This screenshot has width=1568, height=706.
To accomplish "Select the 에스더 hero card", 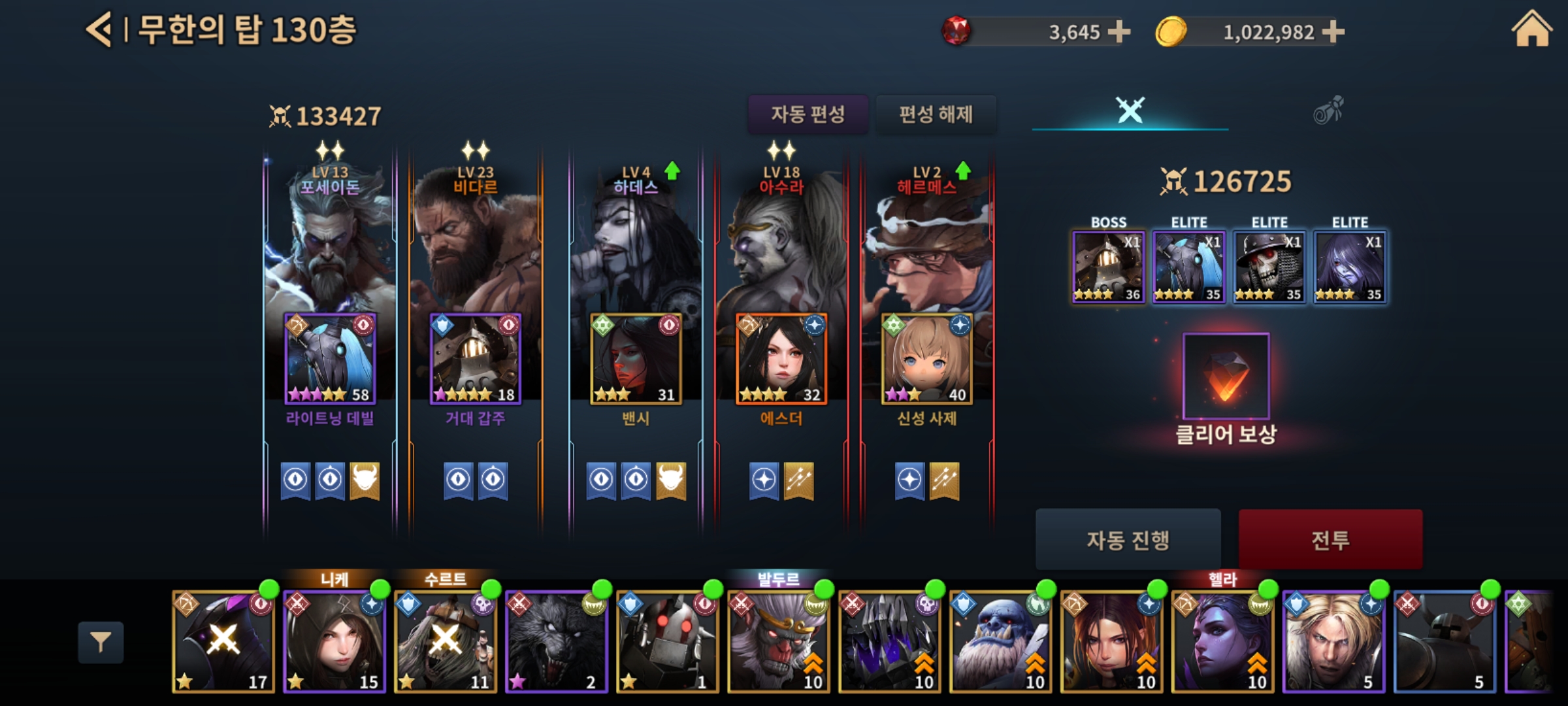I will click(x=781, y=358).
